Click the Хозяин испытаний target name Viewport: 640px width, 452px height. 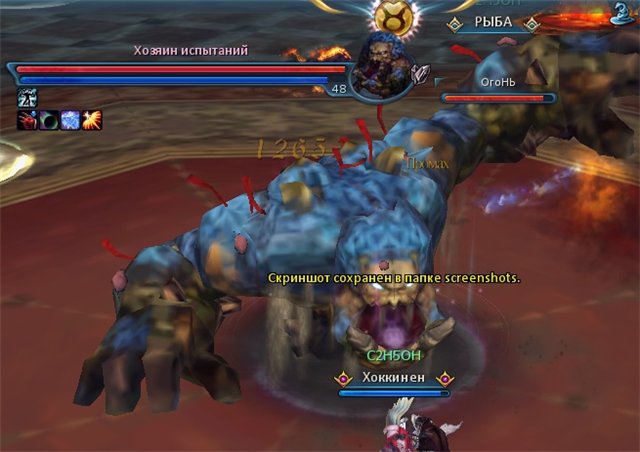click(191, 50)
